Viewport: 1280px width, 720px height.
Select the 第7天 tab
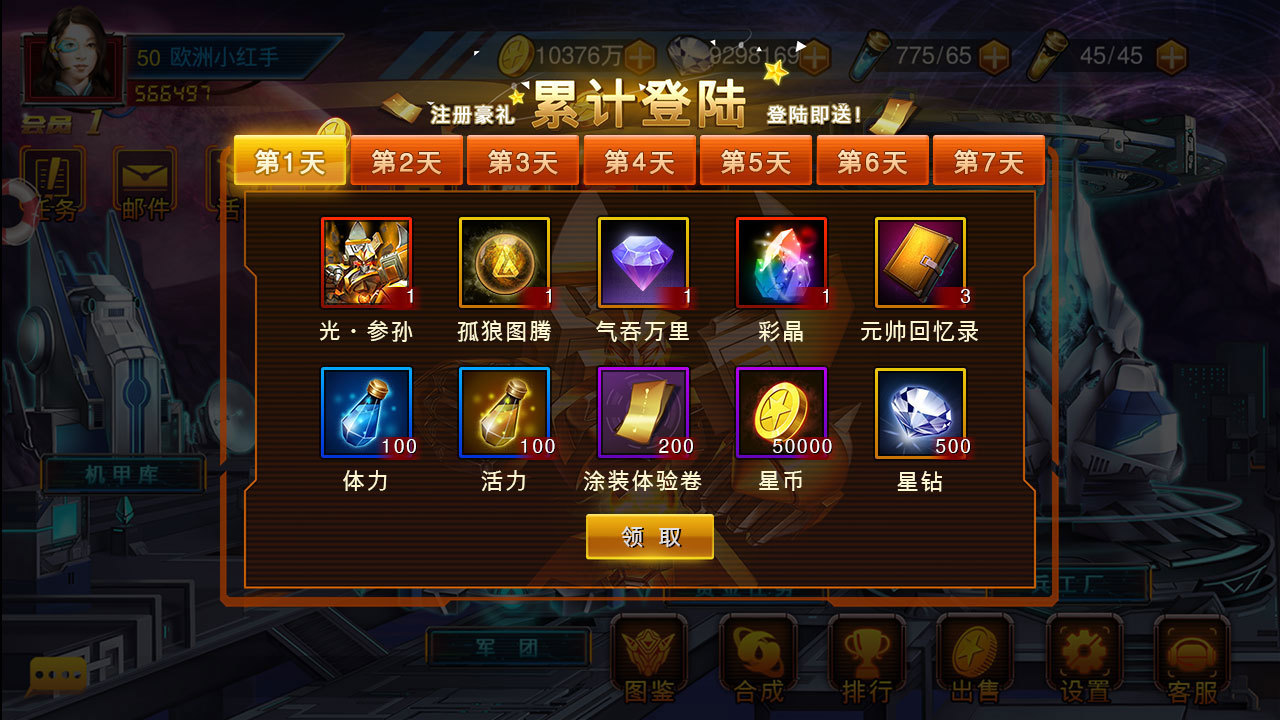point(989,160)
